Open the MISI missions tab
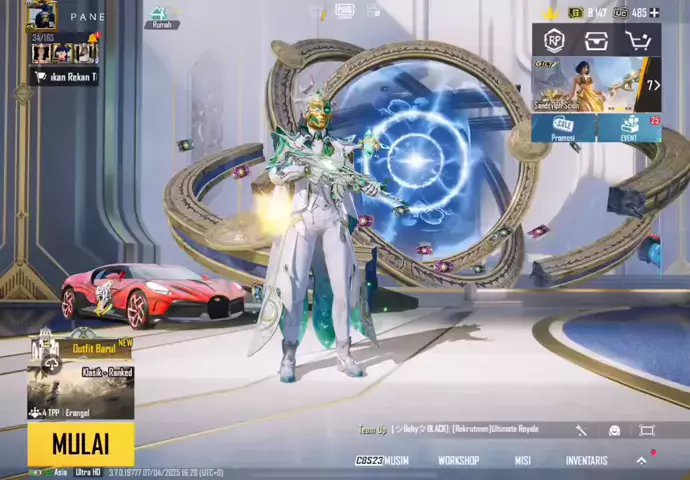Viewport: 690px width, 480px height. [522, 460]
